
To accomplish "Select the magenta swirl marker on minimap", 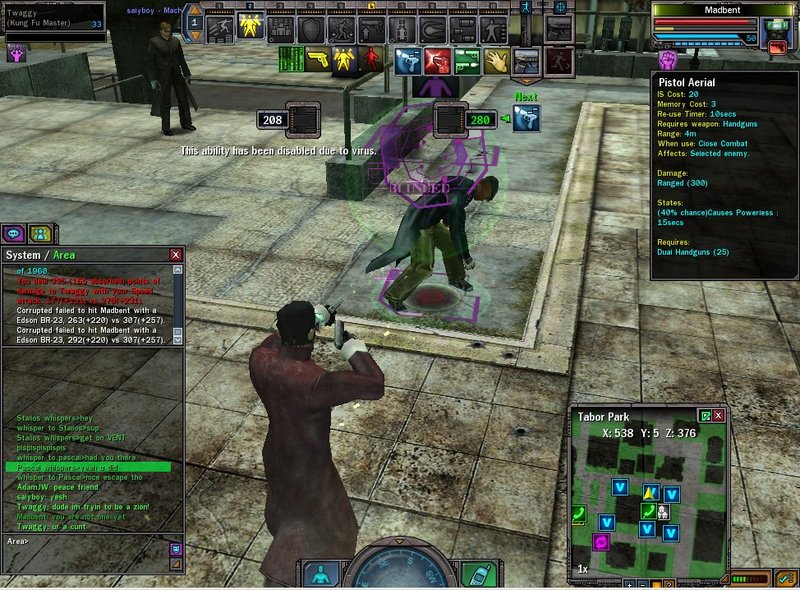I will (601, 541).
